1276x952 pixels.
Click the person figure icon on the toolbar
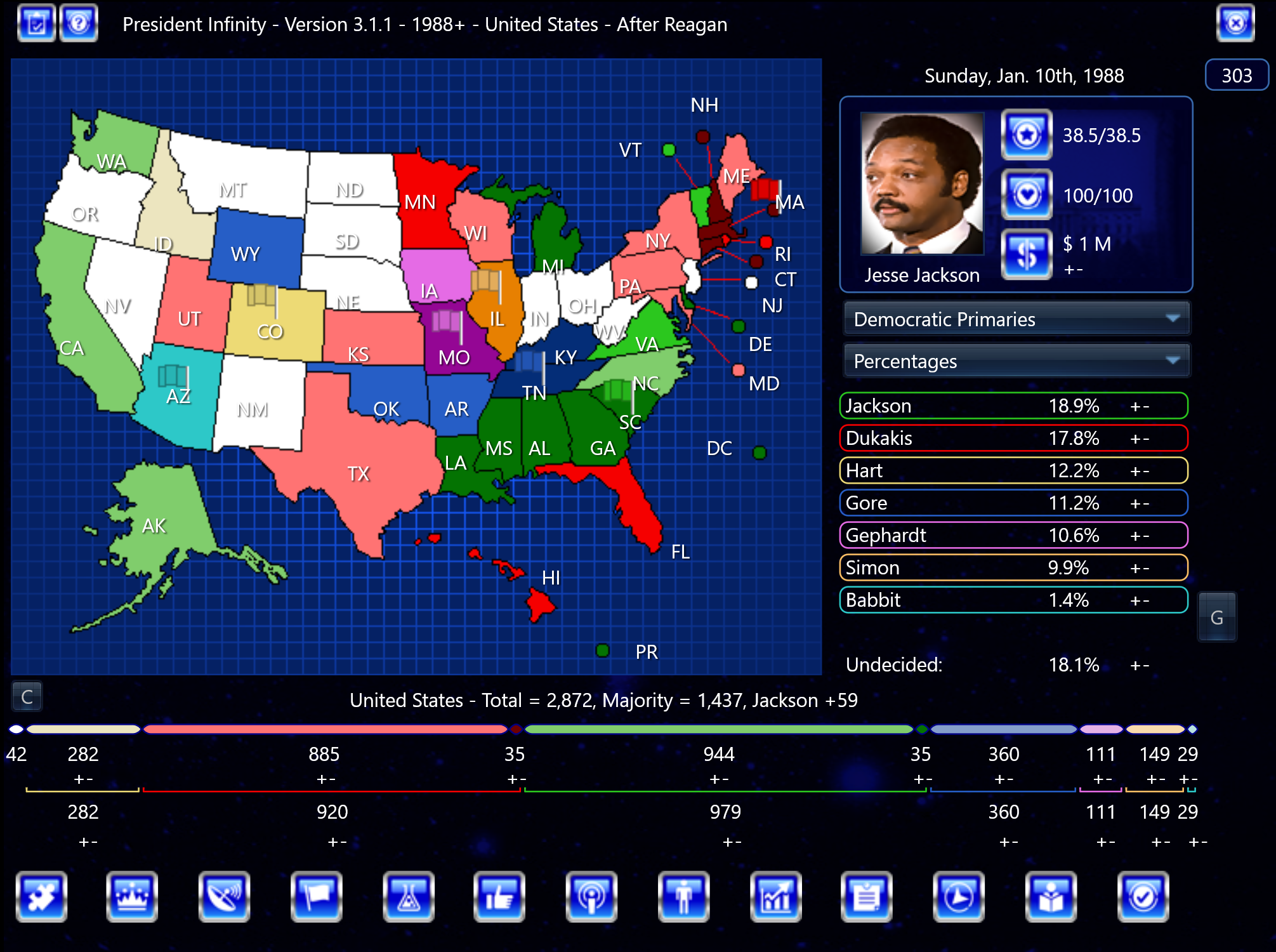(683, 897)
